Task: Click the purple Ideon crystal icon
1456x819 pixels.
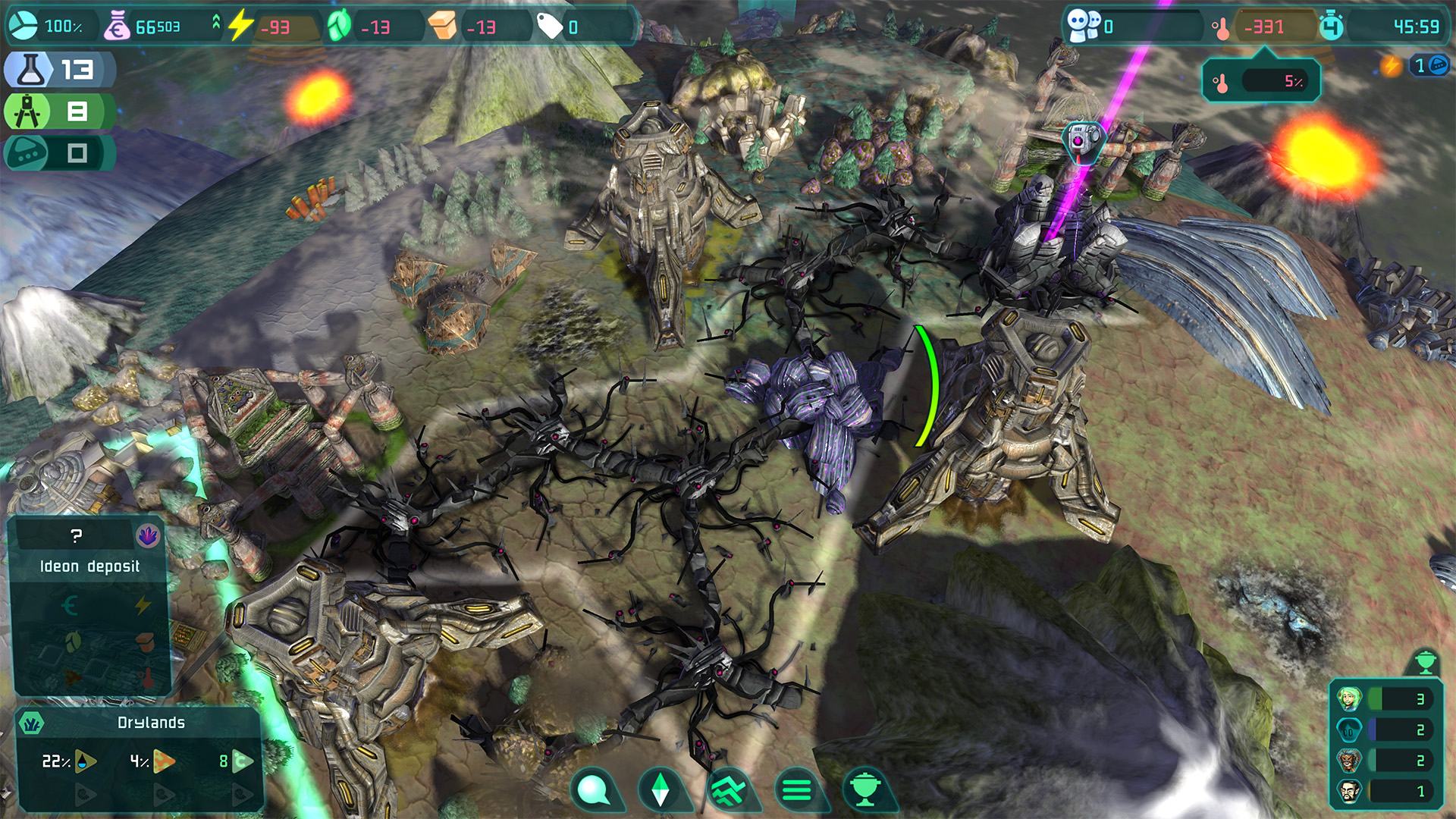Action: tap(147, 536)
